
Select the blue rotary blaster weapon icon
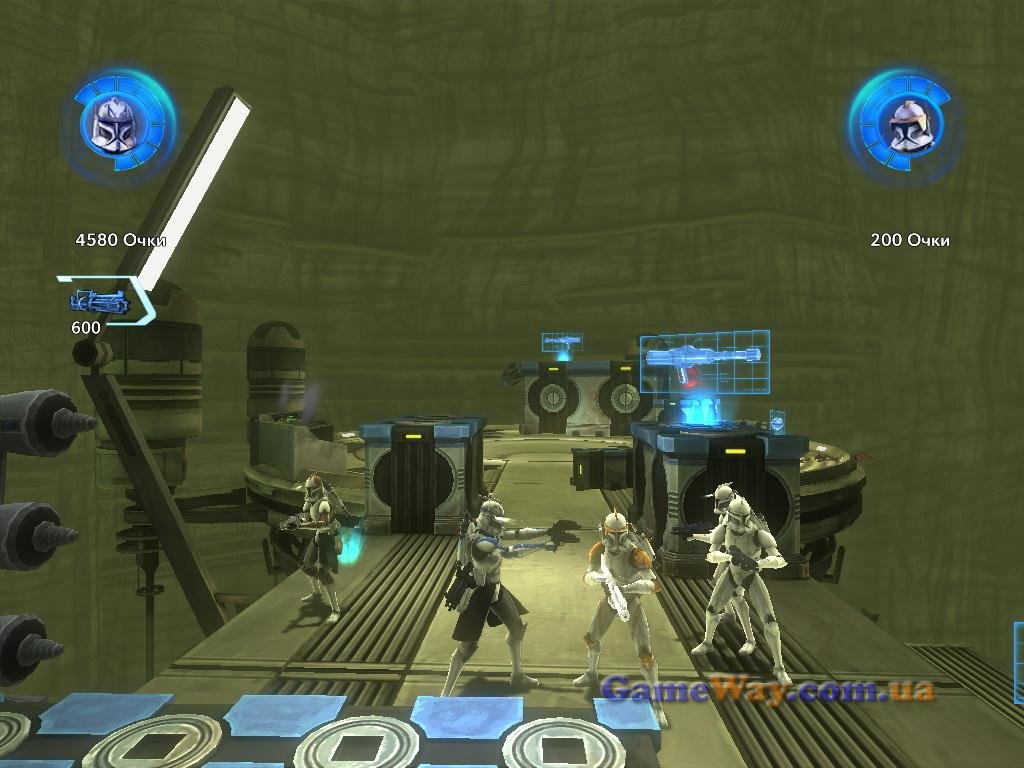[x=100, y=300]
